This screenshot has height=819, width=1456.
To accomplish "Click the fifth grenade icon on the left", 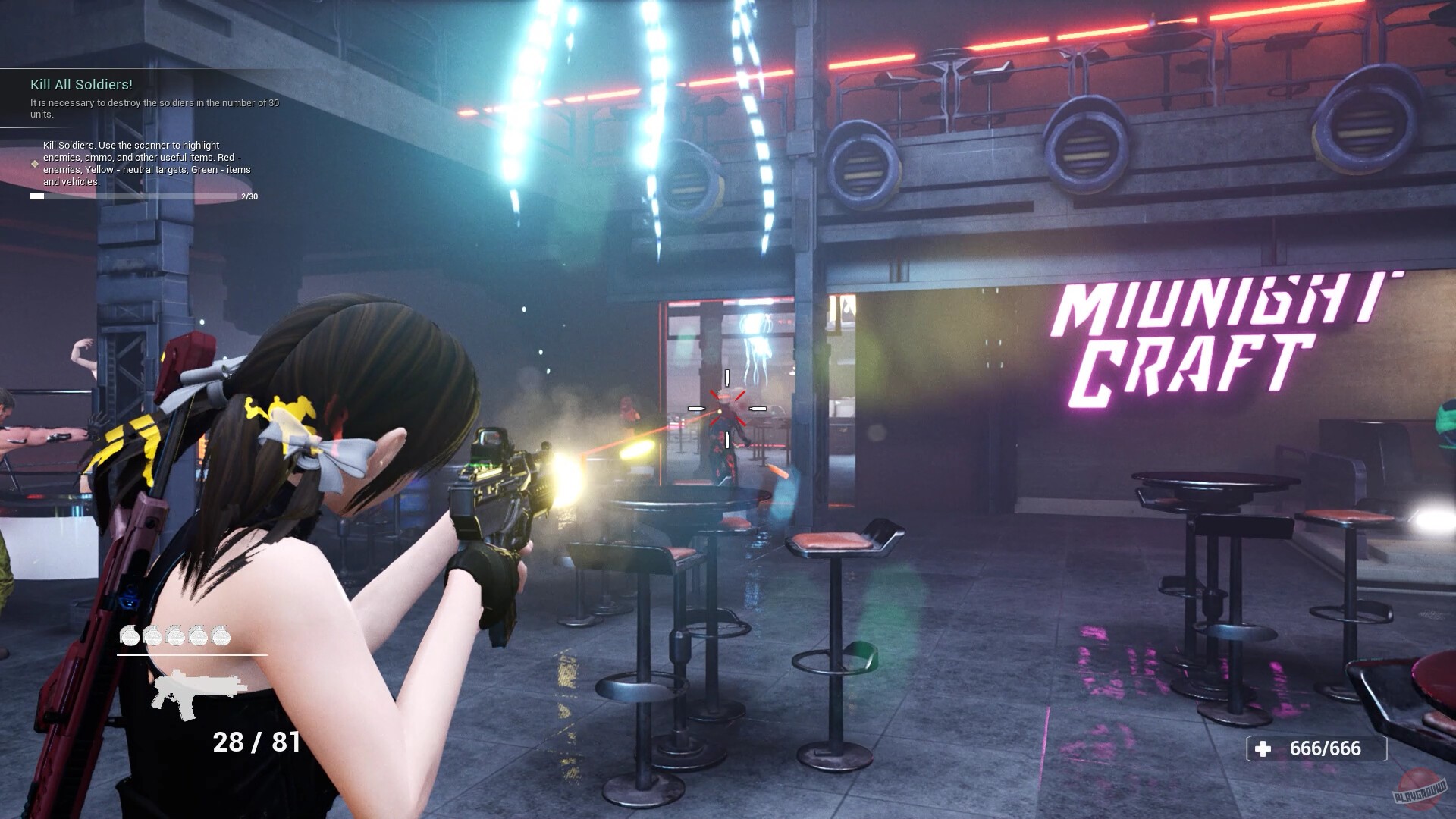I will 221,635.
